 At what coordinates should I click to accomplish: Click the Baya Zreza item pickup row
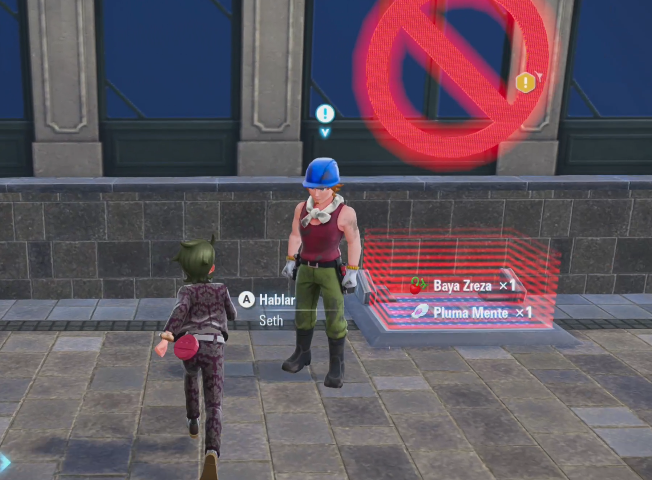click(464, 285)
